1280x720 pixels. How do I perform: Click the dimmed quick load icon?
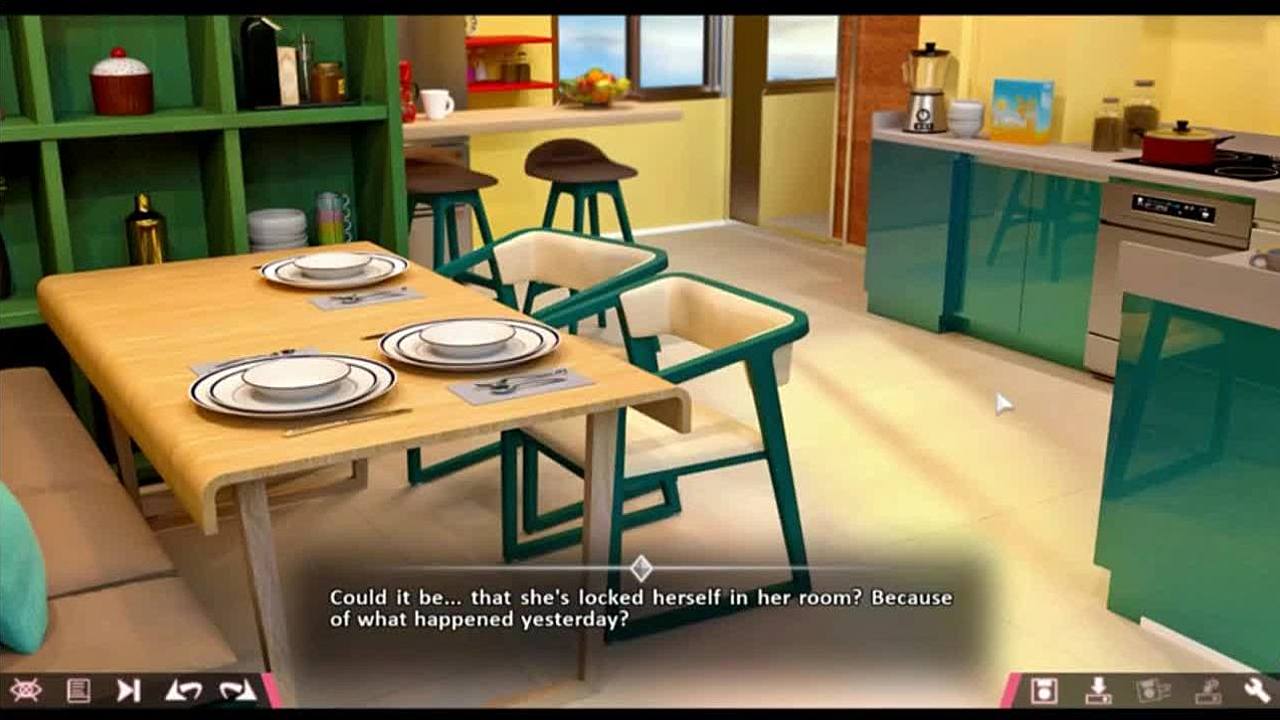(x=1207, y=690)
